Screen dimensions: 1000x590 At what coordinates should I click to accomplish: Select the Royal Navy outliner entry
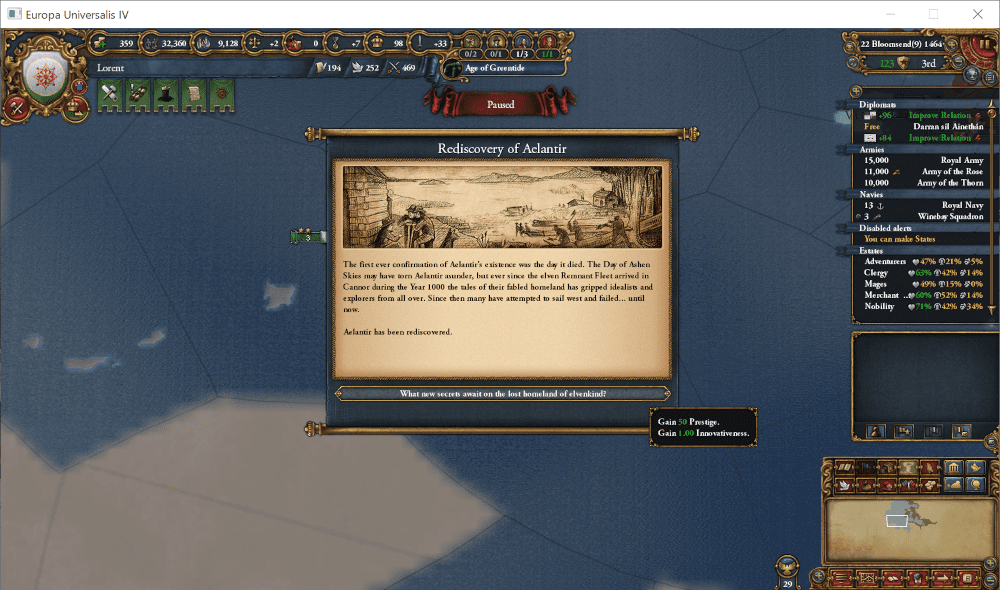pyautogui.click(x=923, y=205)
